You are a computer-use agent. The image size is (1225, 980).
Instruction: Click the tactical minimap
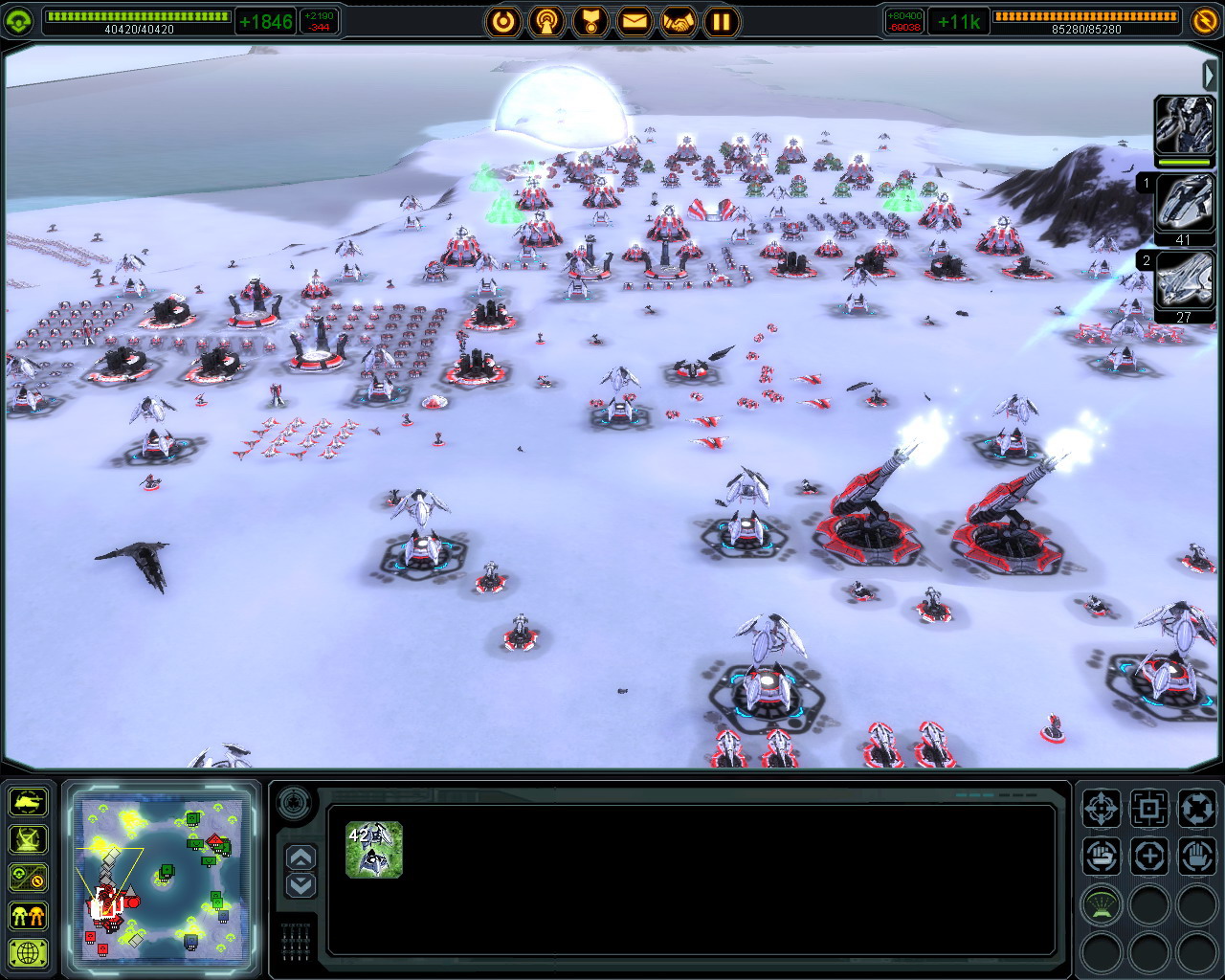[x=162, y=875]
